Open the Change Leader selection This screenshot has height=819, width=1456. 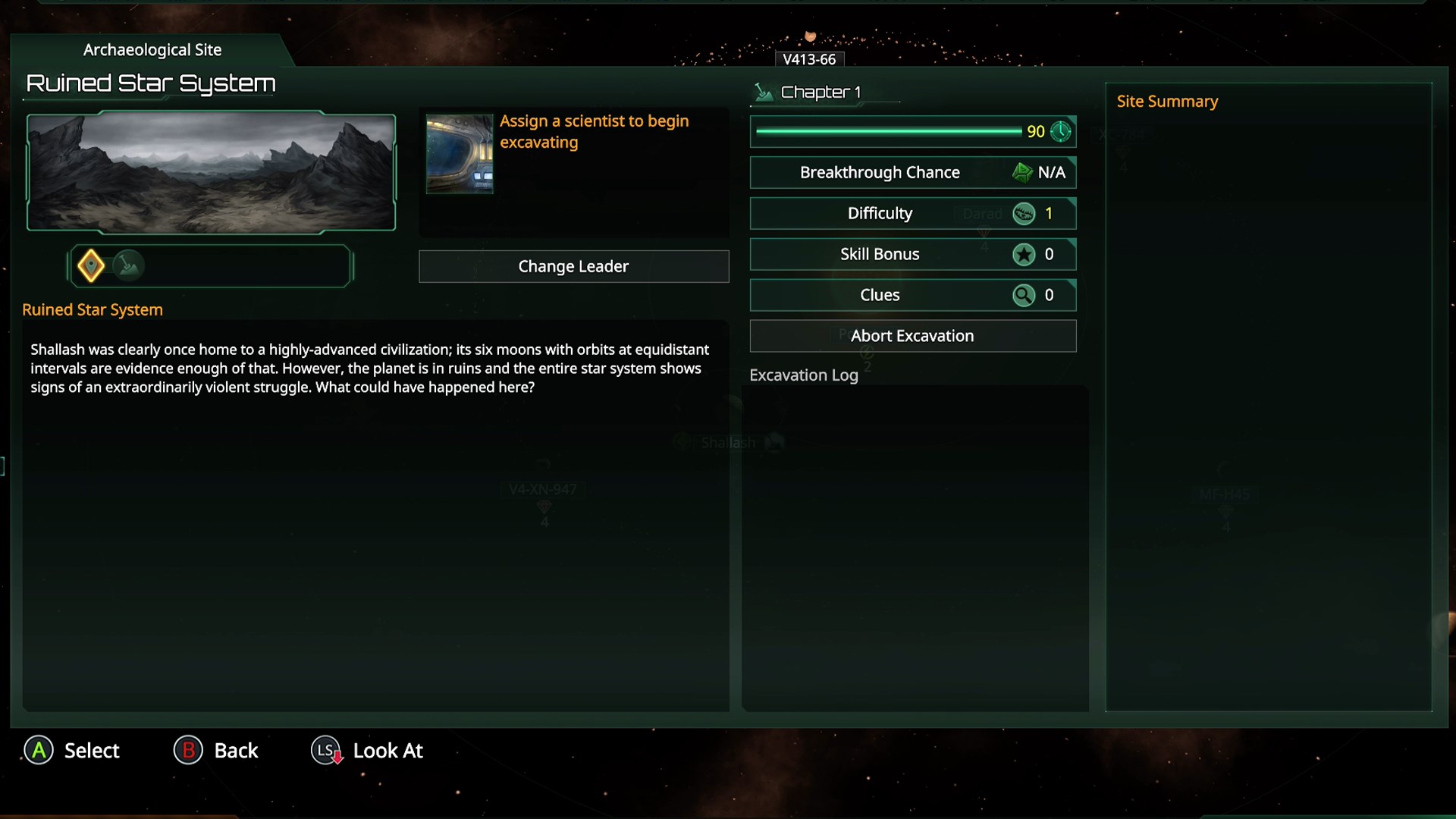[x=573, y=266]
